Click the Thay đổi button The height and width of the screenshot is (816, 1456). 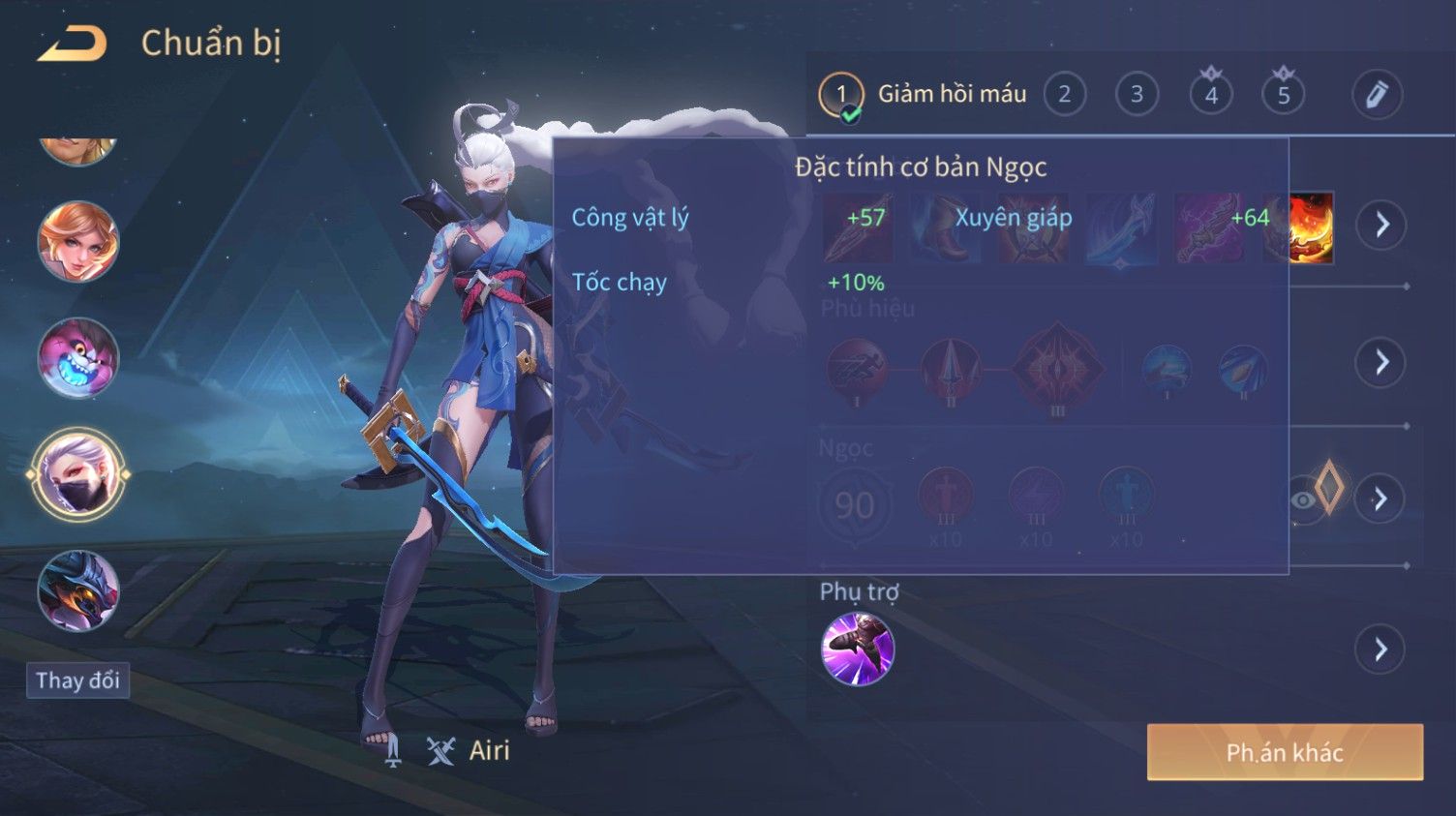pyautogui.click(x=77, y=680)
